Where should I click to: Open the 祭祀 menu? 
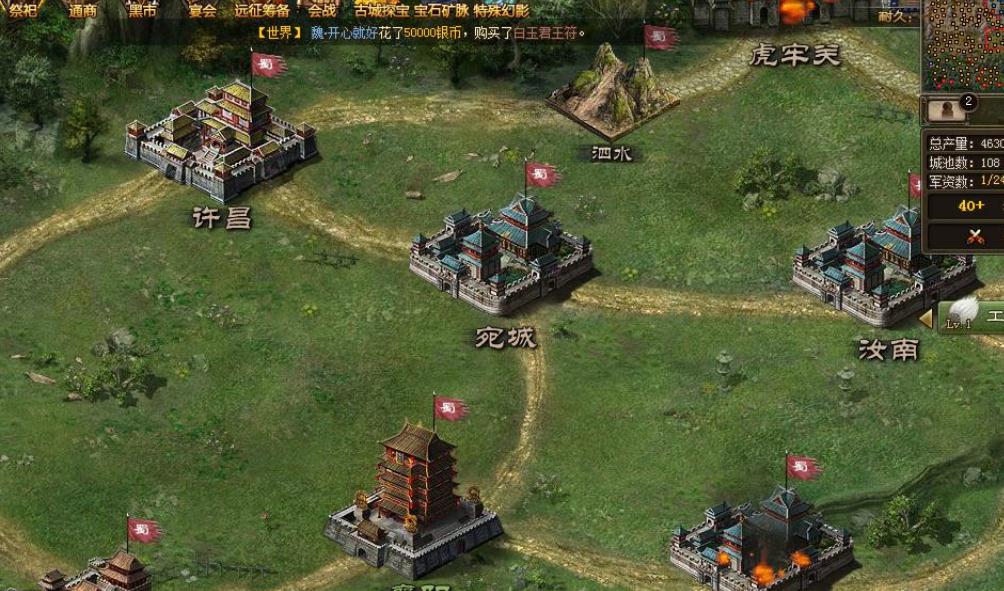coord(20,11)
